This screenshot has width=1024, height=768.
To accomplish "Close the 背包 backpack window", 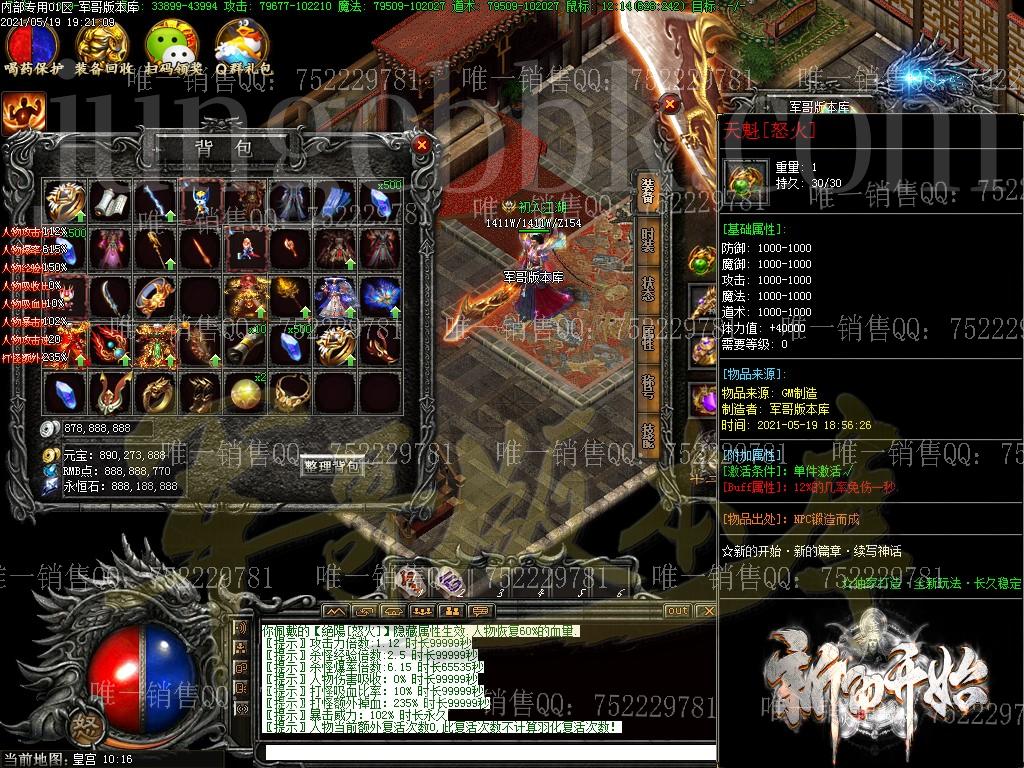I will (422, 145).
